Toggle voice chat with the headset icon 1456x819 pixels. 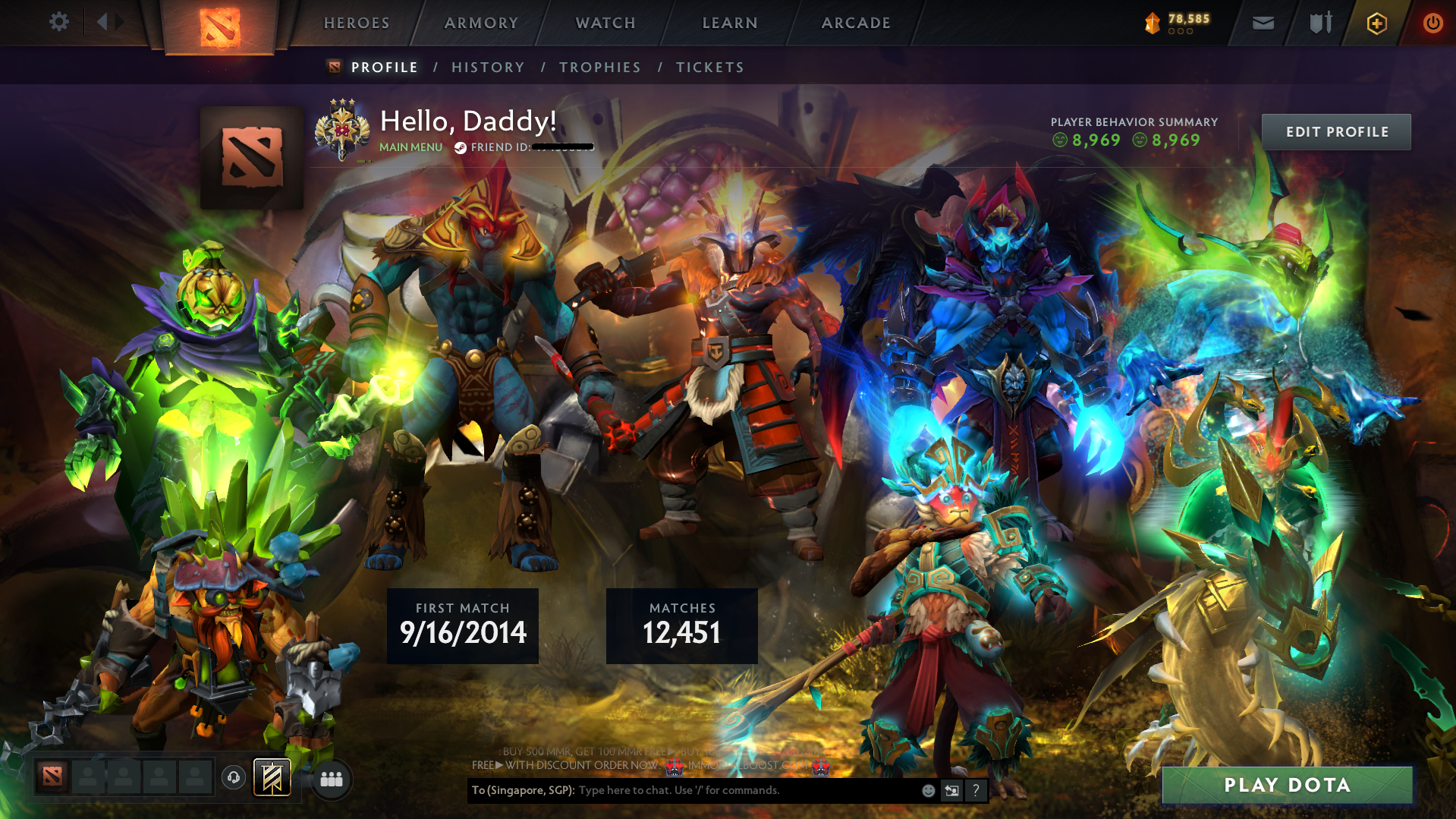point(234,778)
